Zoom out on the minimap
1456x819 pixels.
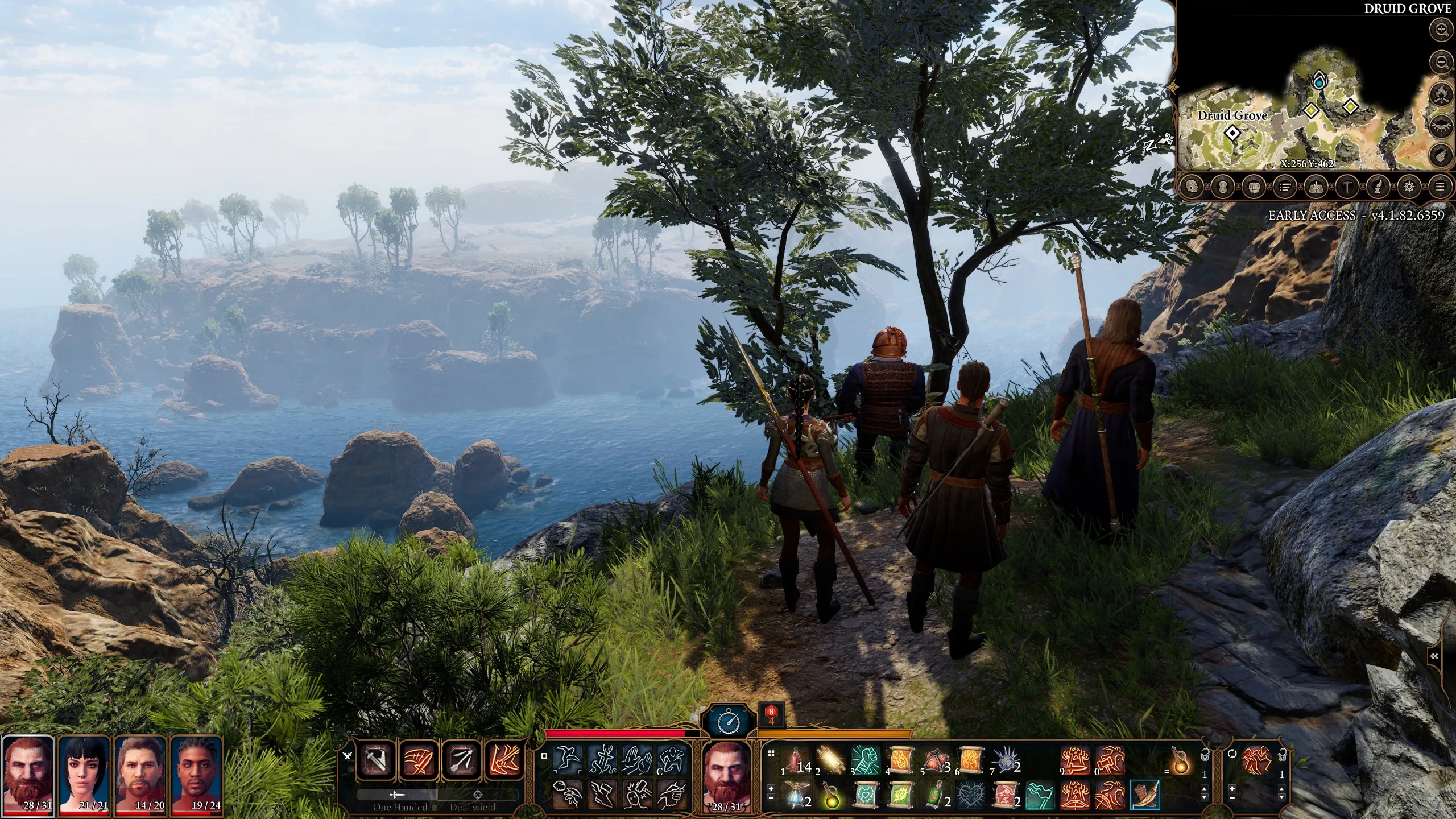point(1442,61)
